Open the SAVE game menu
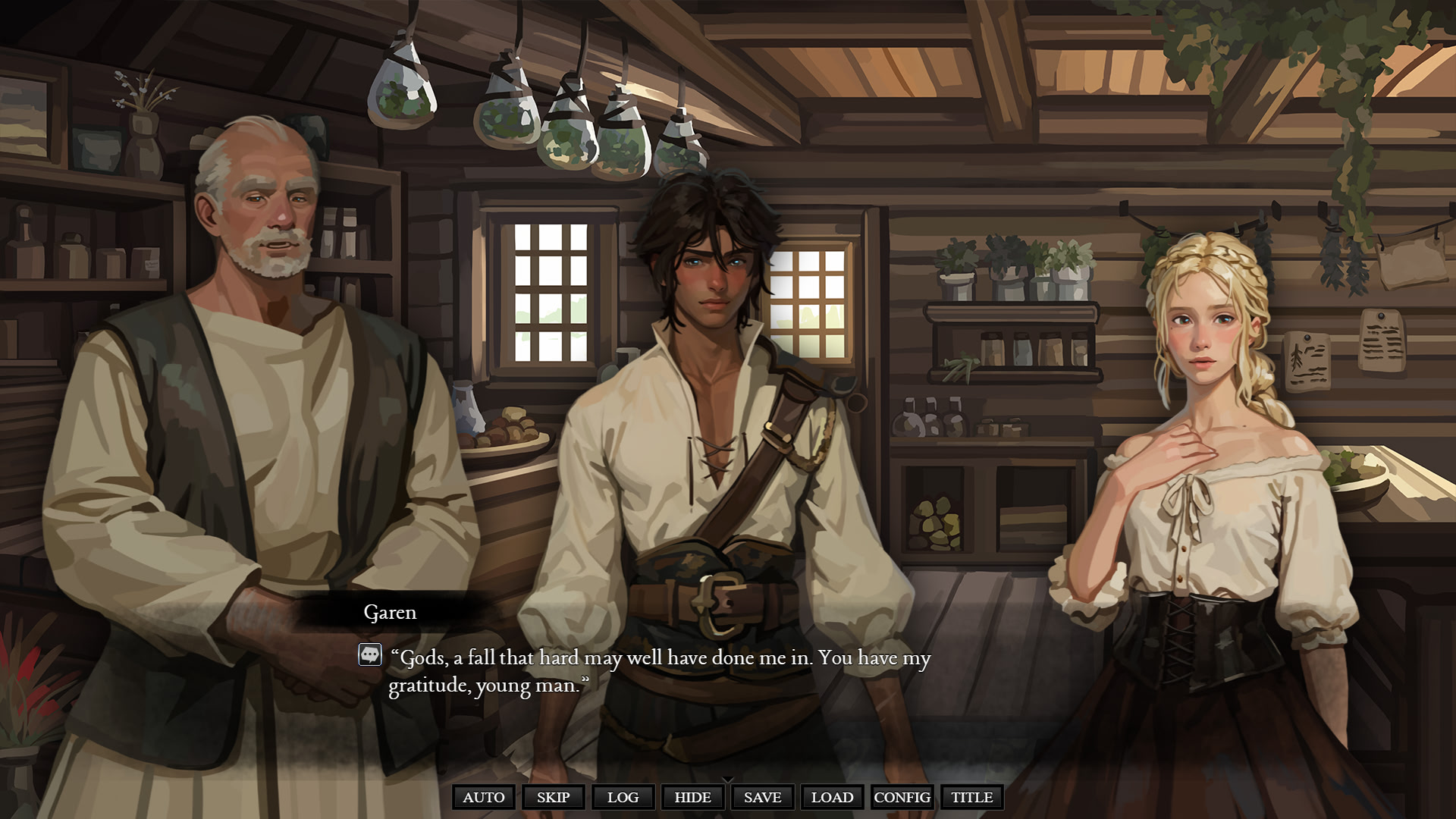 pyautogui.click(x=762, y=797)
